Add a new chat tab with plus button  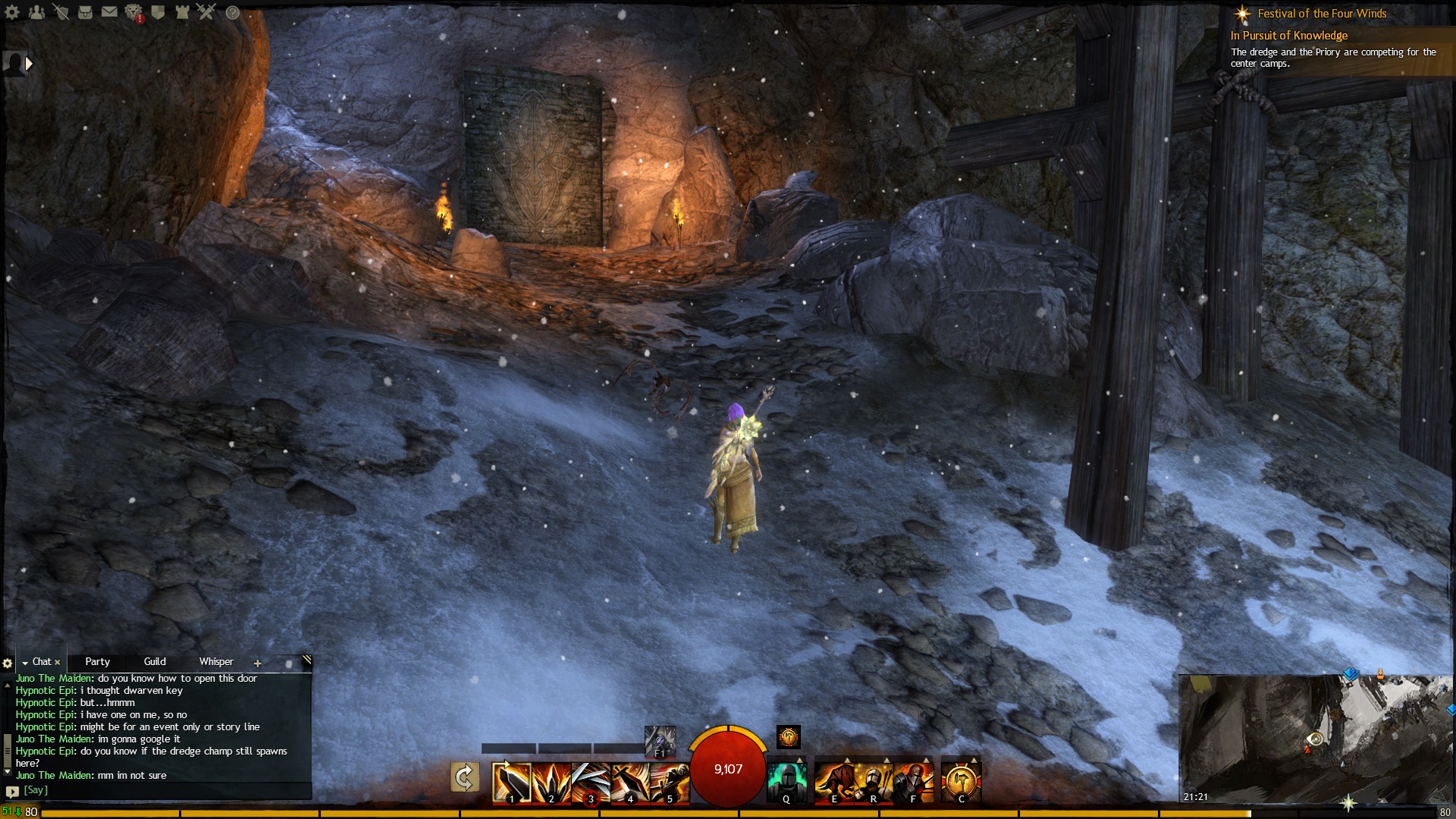click(x=258, y=662)
